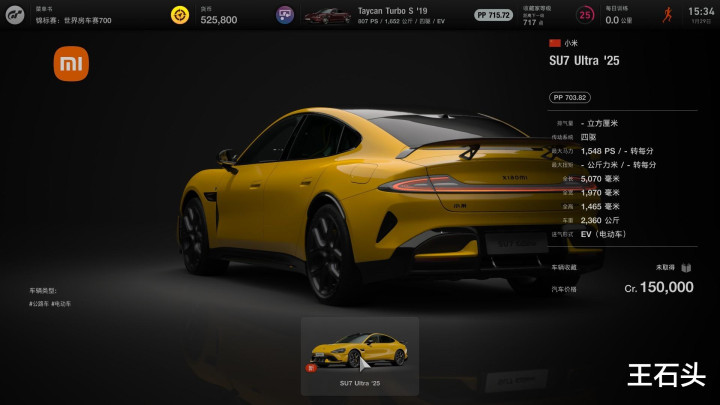720x405 pixels.
Task: Click the collector level 25 badge
Action: pyautogui.click(x=585, y=15)
